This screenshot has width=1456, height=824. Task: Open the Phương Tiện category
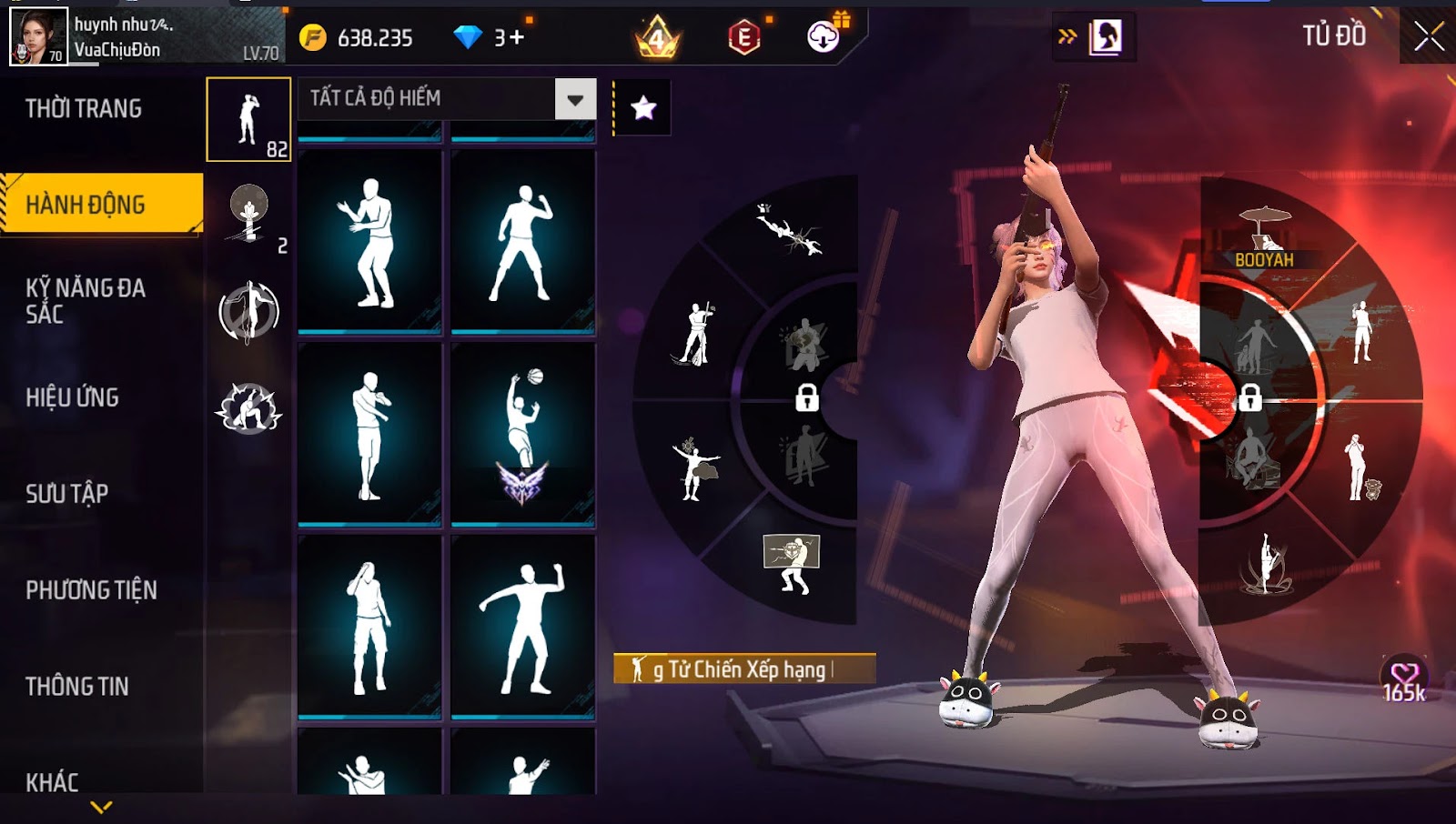tap(91, 590)
